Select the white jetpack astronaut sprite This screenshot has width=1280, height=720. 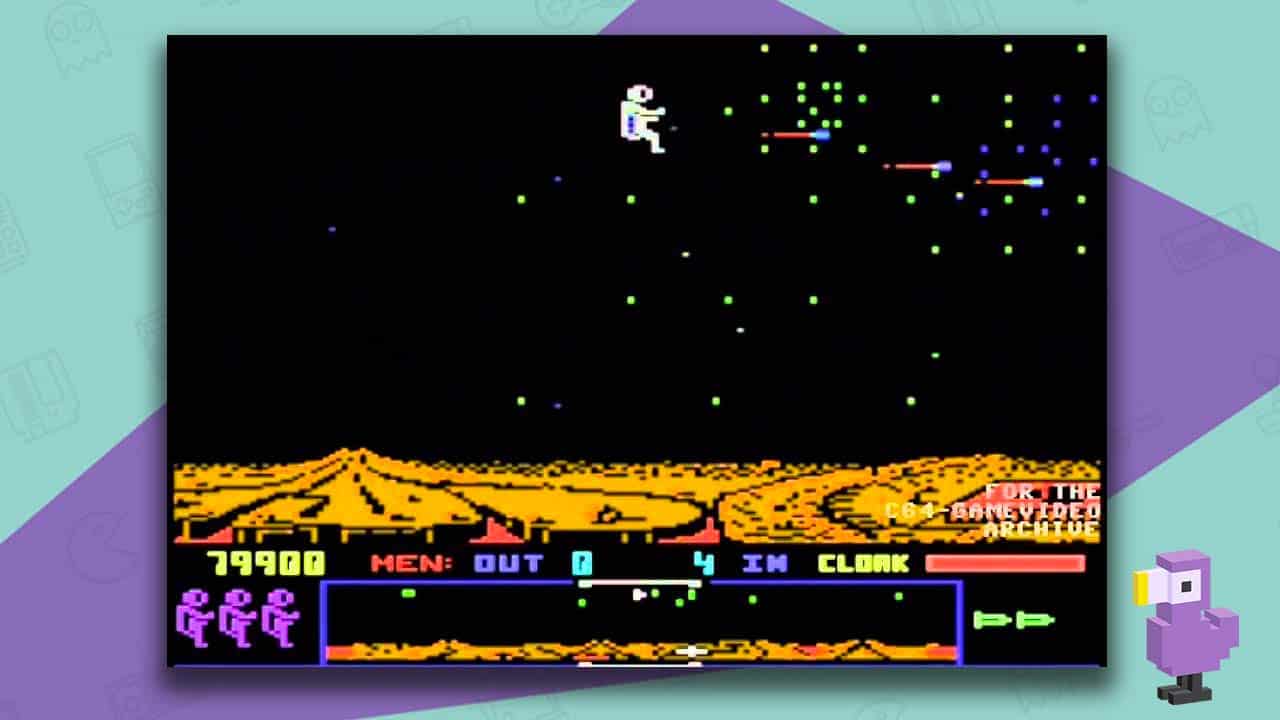tap(640, 110)
